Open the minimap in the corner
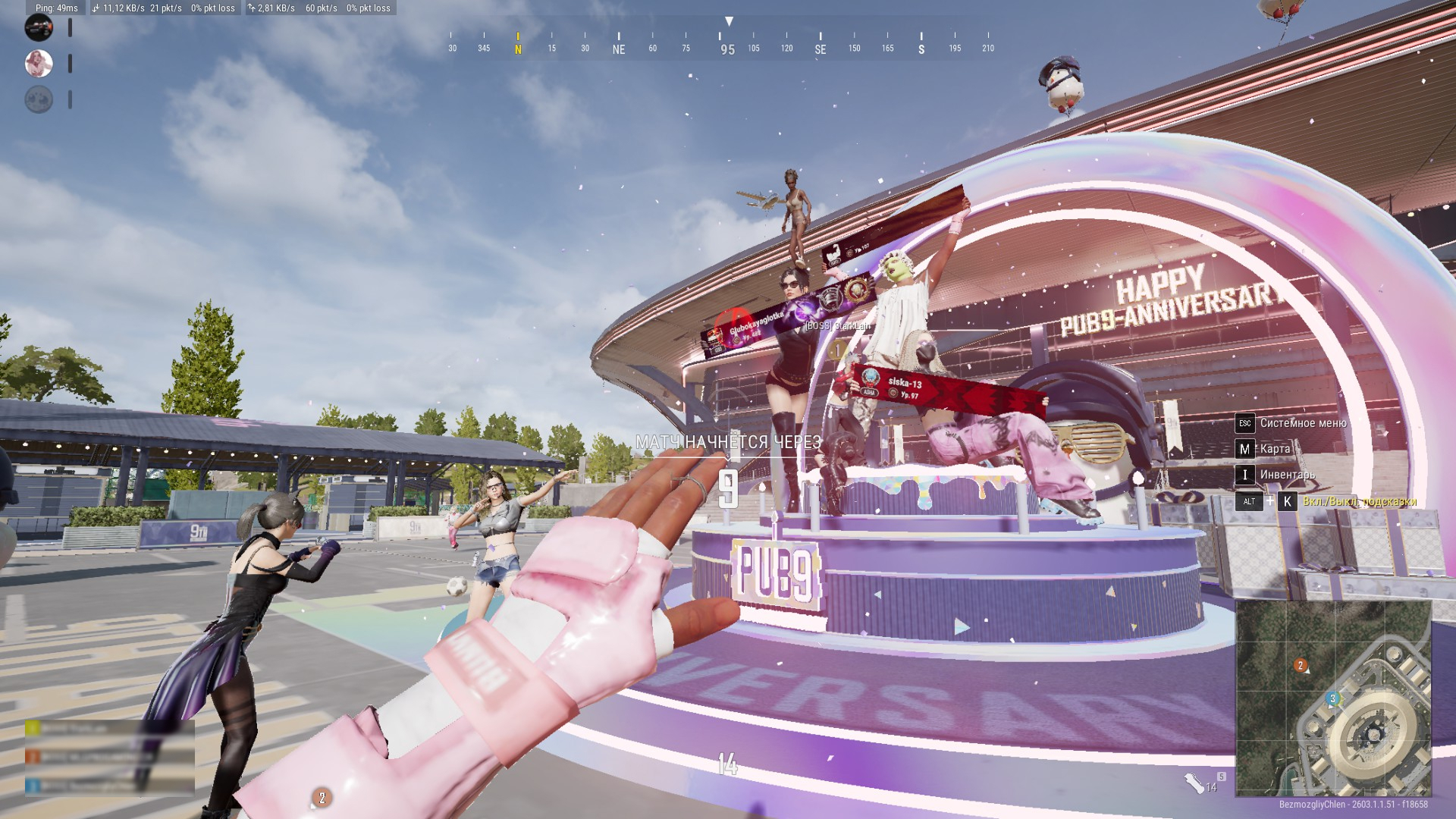This screenshot has width=1456, height=819. pos(1333,698)
